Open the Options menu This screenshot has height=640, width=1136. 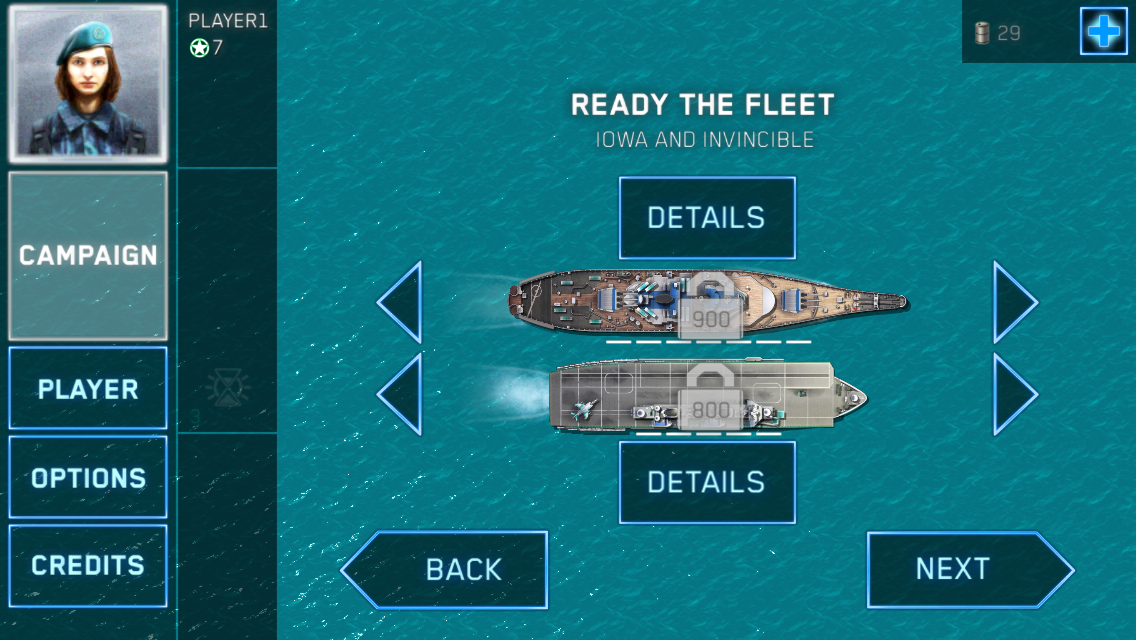coord(88,477)
